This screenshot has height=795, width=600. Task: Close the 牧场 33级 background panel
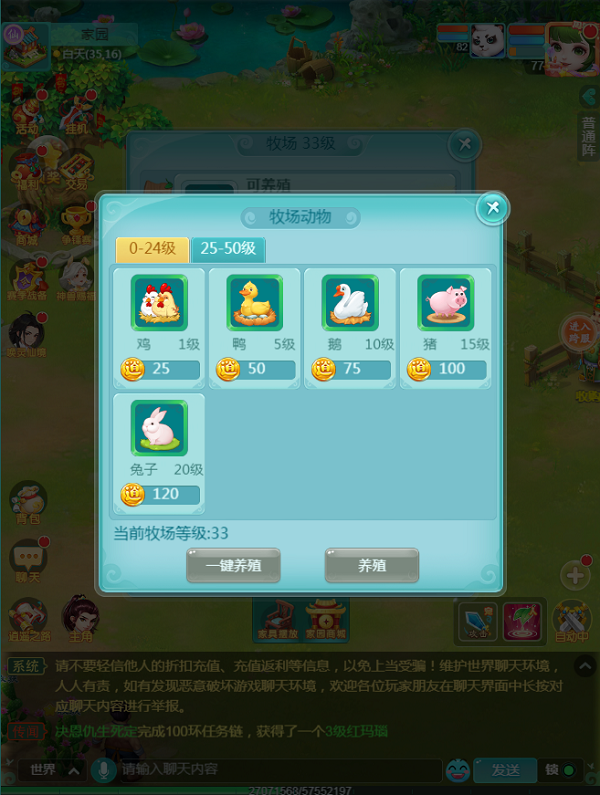pyautogui.click(x=464, y=144)
